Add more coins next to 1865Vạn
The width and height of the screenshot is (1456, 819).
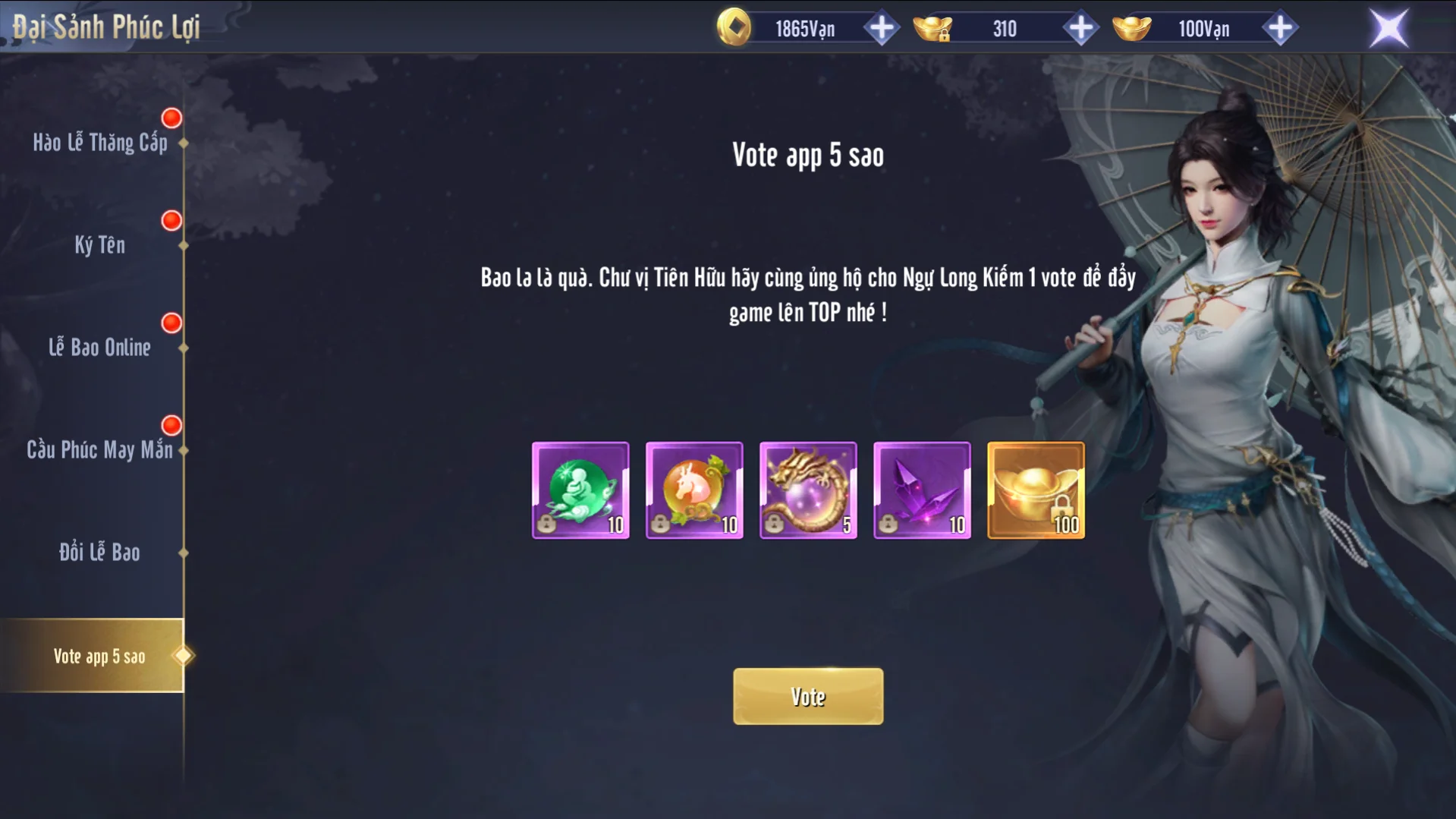(x=881, y=29)
